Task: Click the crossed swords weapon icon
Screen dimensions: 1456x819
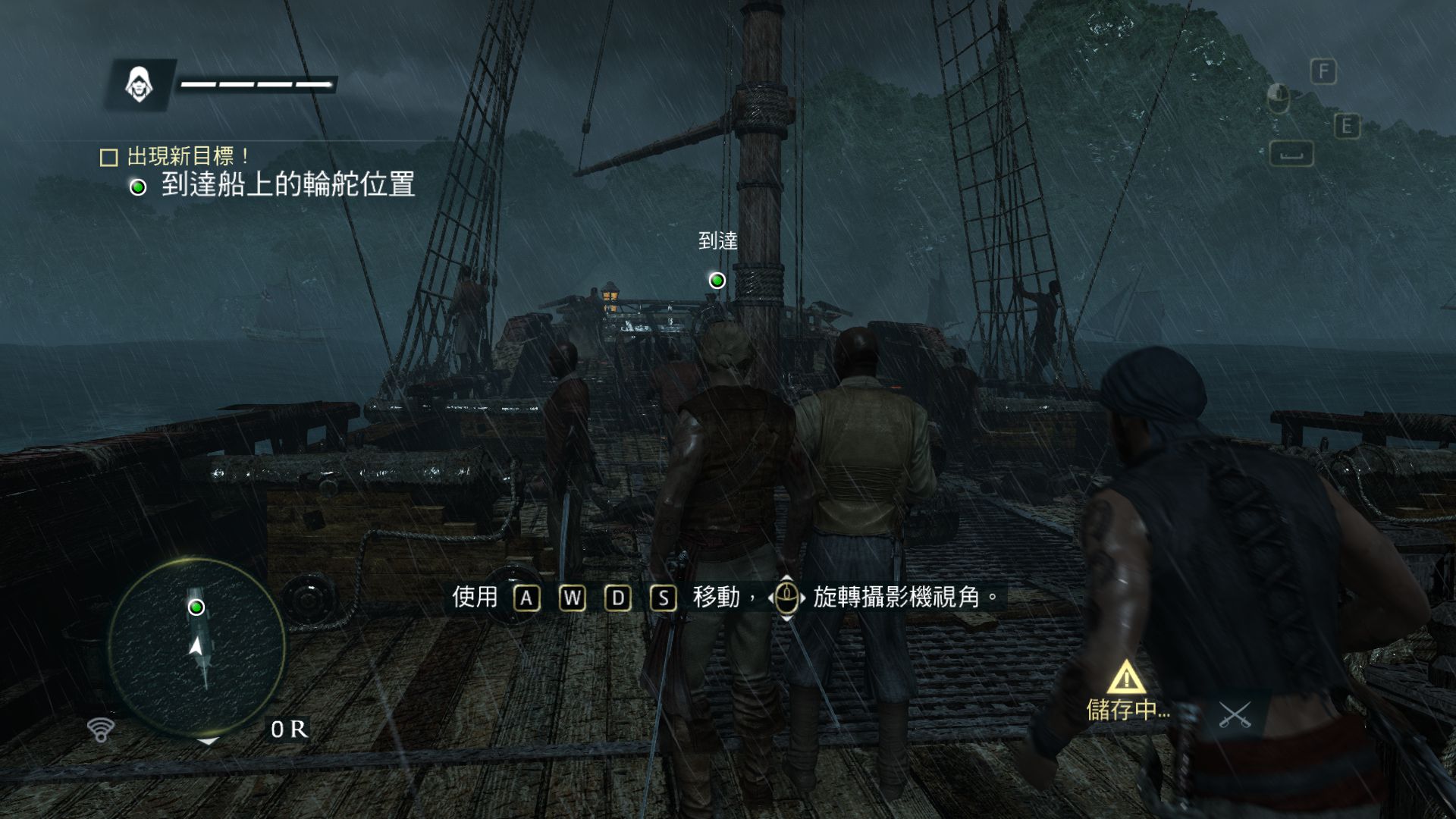Action: [x=1235, y=714]
